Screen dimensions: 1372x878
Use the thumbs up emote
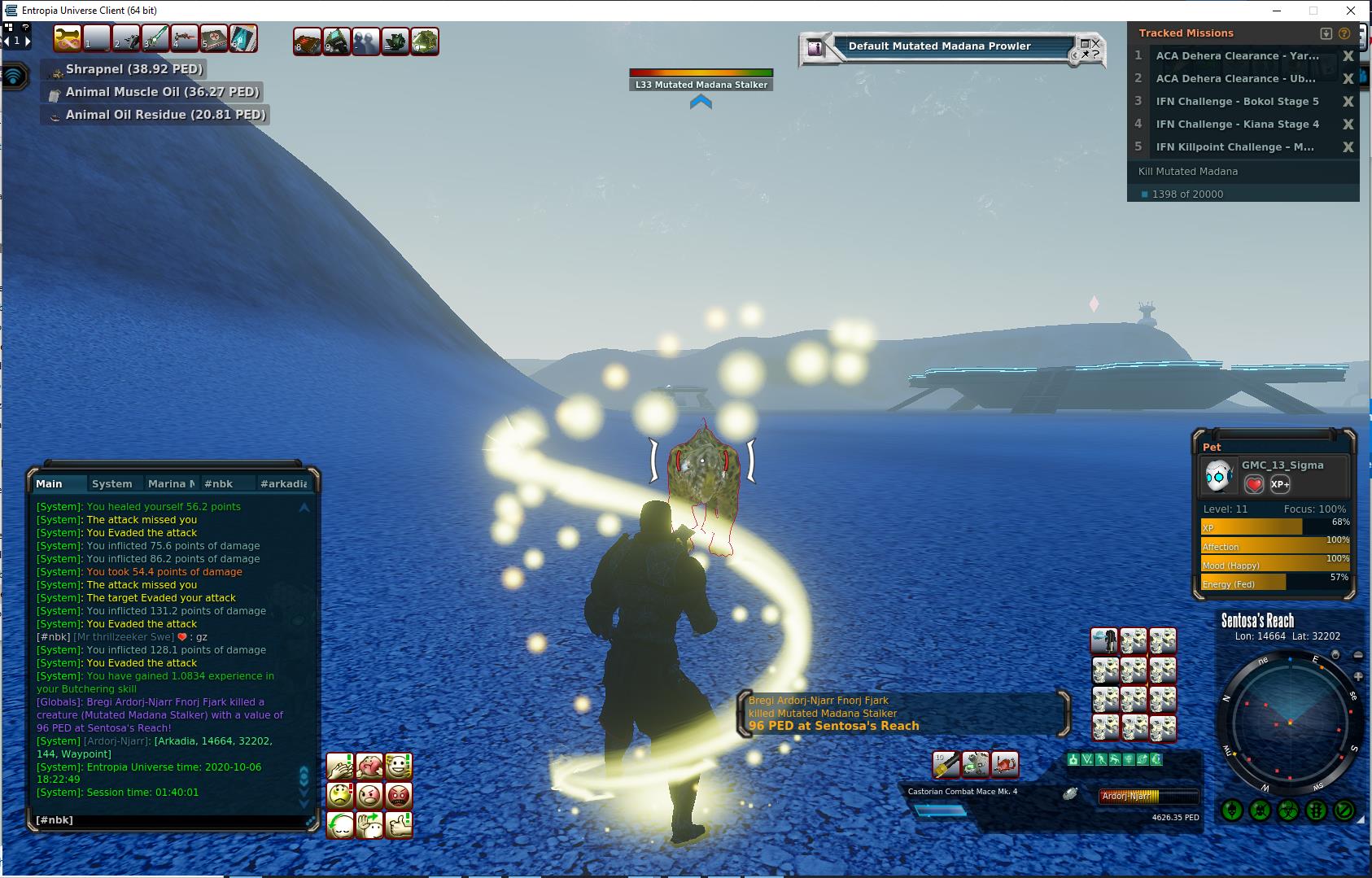(x=399, y=825)
